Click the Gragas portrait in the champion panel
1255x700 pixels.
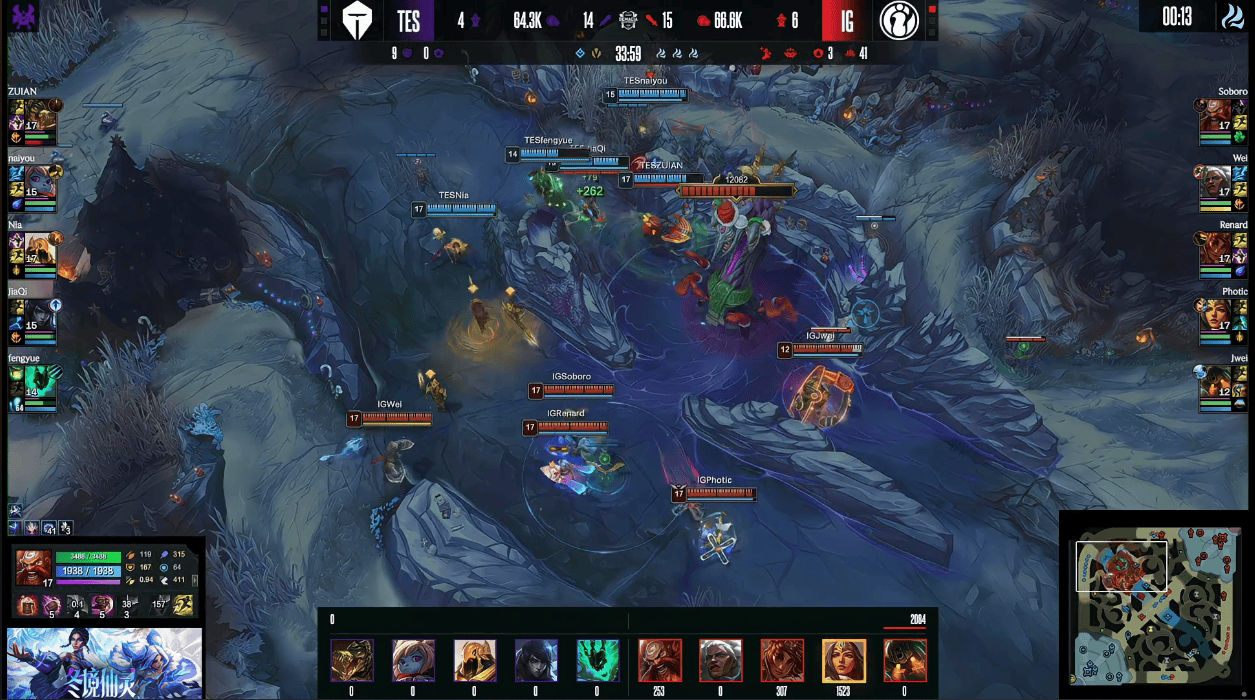pyautogui.click(x=34, y=567)
